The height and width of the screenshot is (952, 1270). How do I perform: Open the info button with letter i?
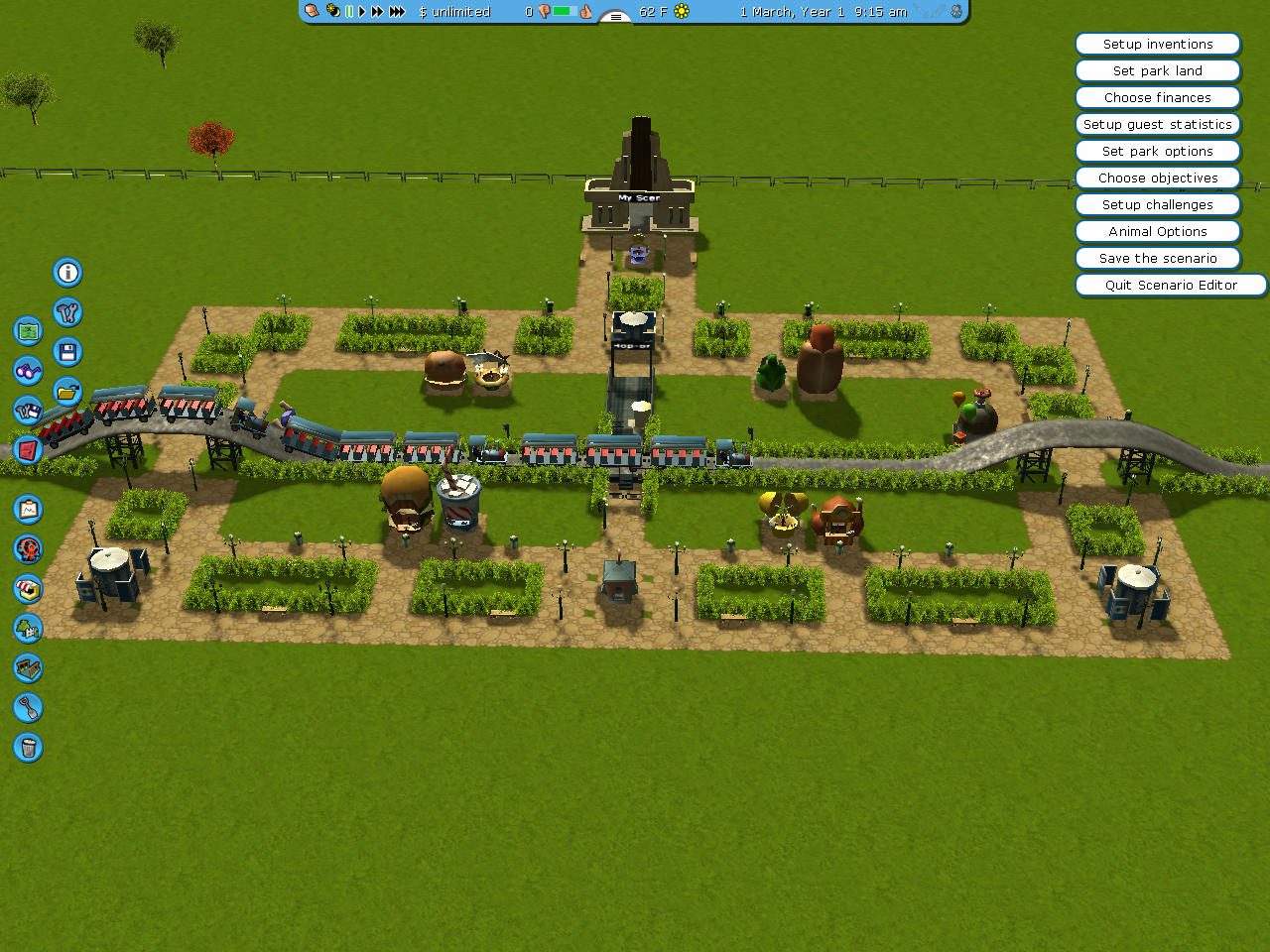pyautogui.click(x=67, y=273)
